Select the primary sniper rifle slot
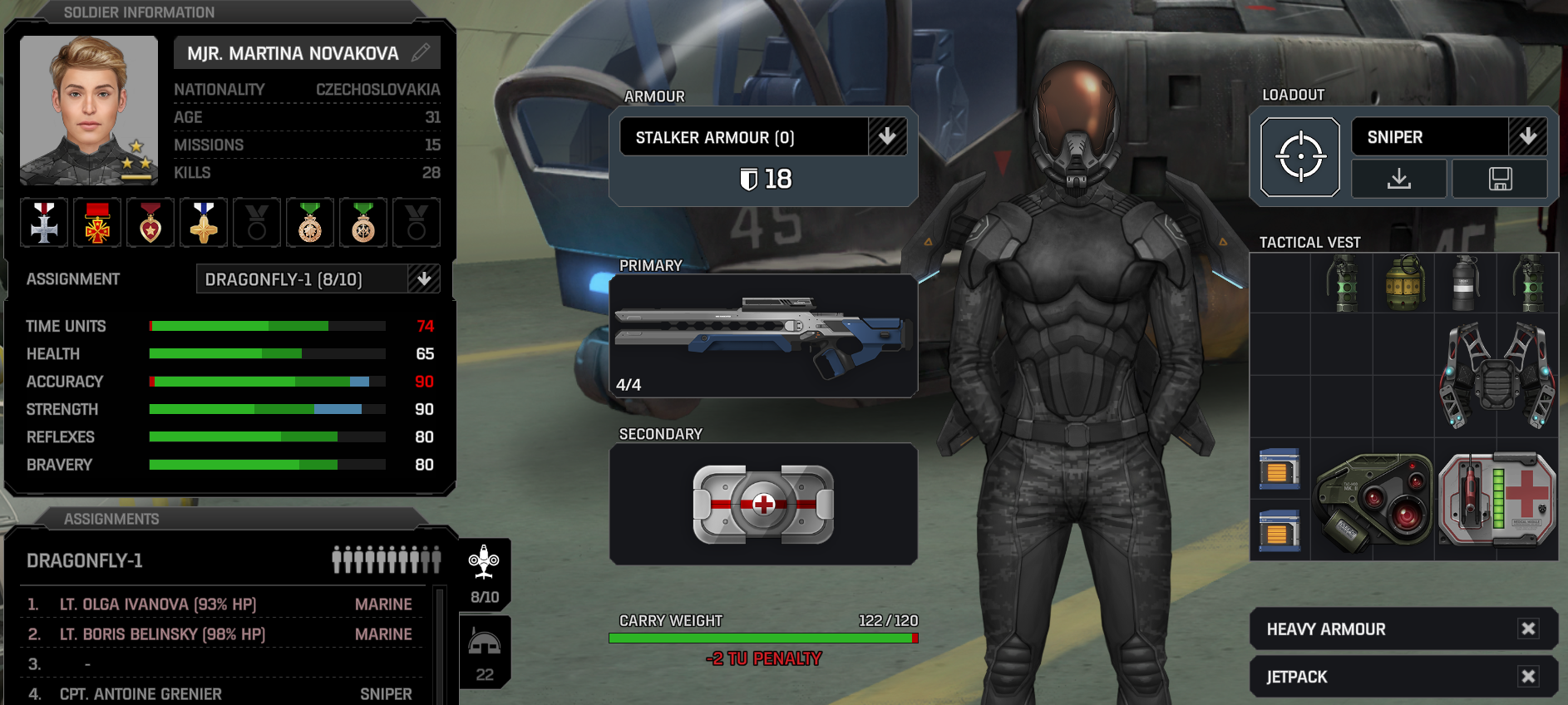 point(763,335)
